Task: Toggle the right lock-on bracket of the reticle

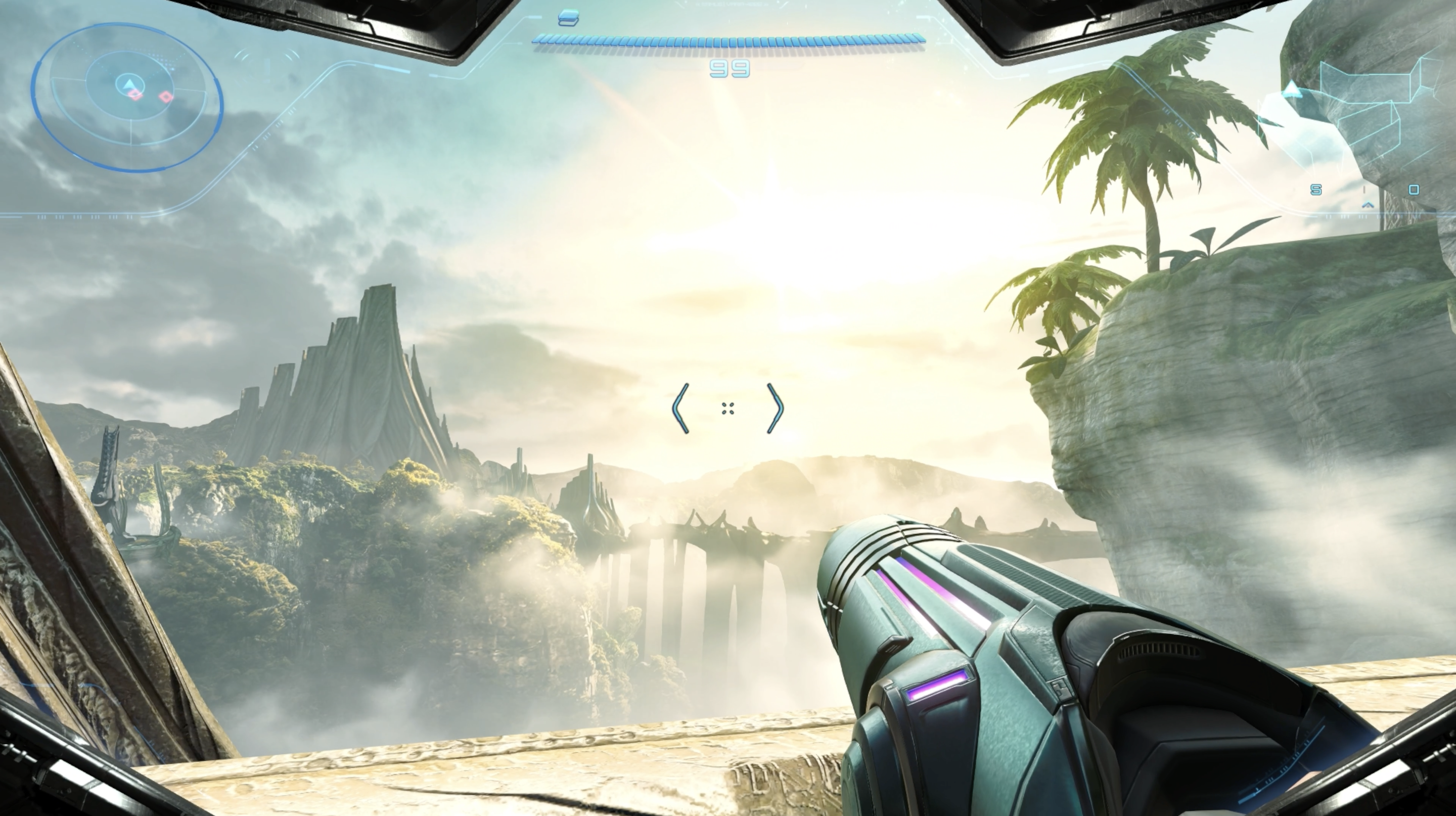Action: coord(776,408)
